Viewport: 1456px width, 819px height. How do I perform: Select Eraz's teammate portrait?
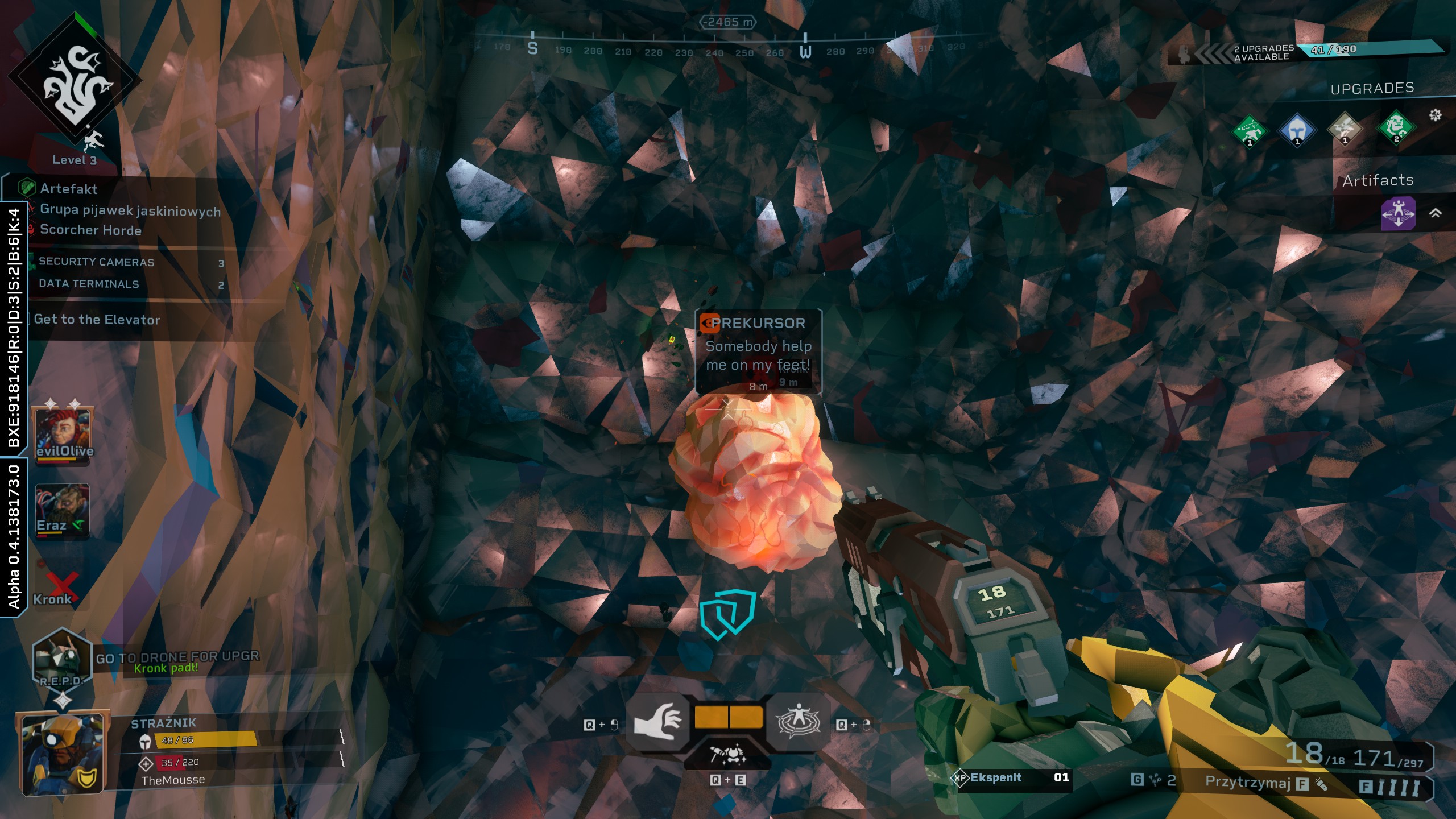point(62,510)
